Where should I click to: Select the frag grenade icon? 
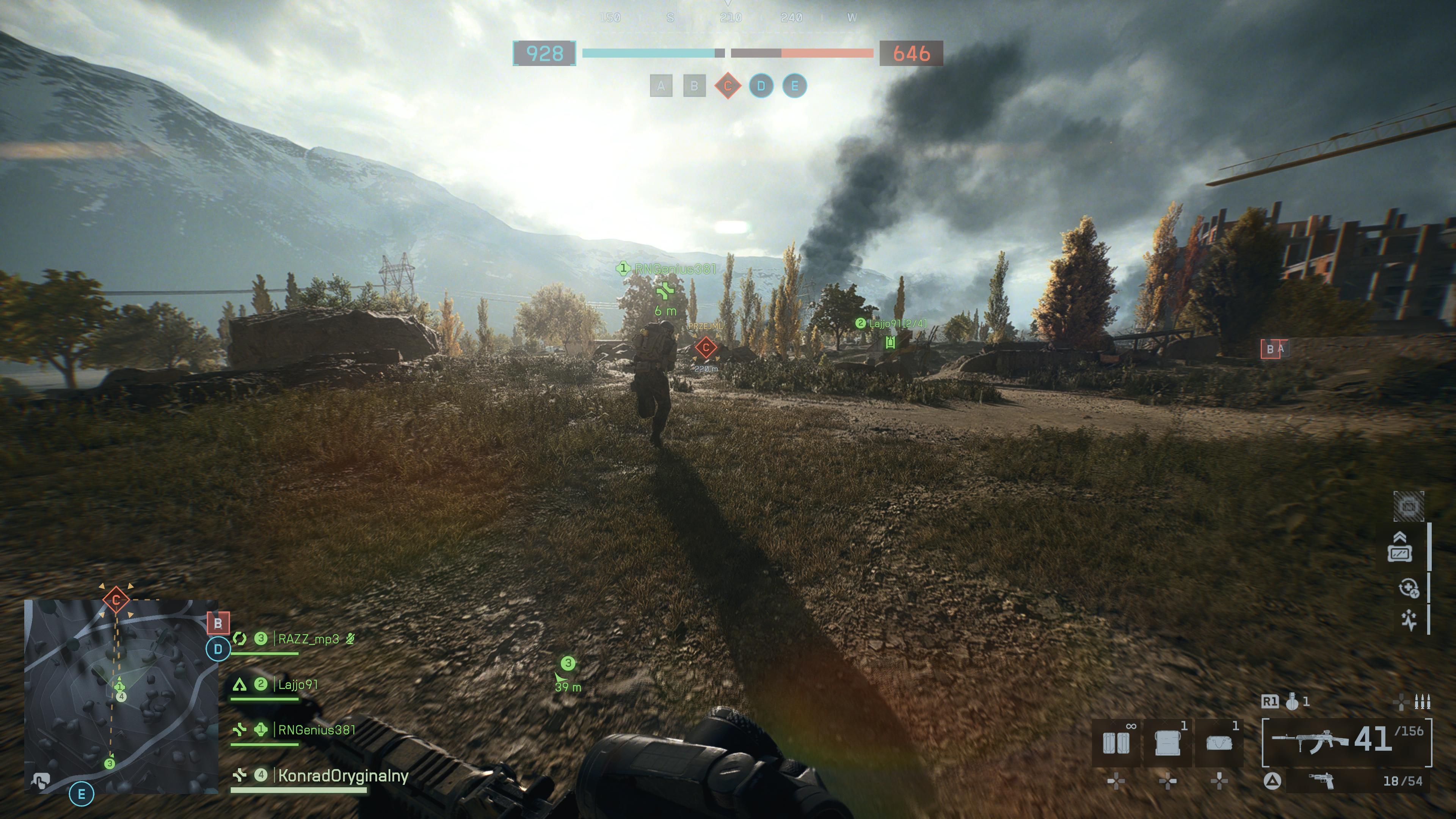(1292, 702)
